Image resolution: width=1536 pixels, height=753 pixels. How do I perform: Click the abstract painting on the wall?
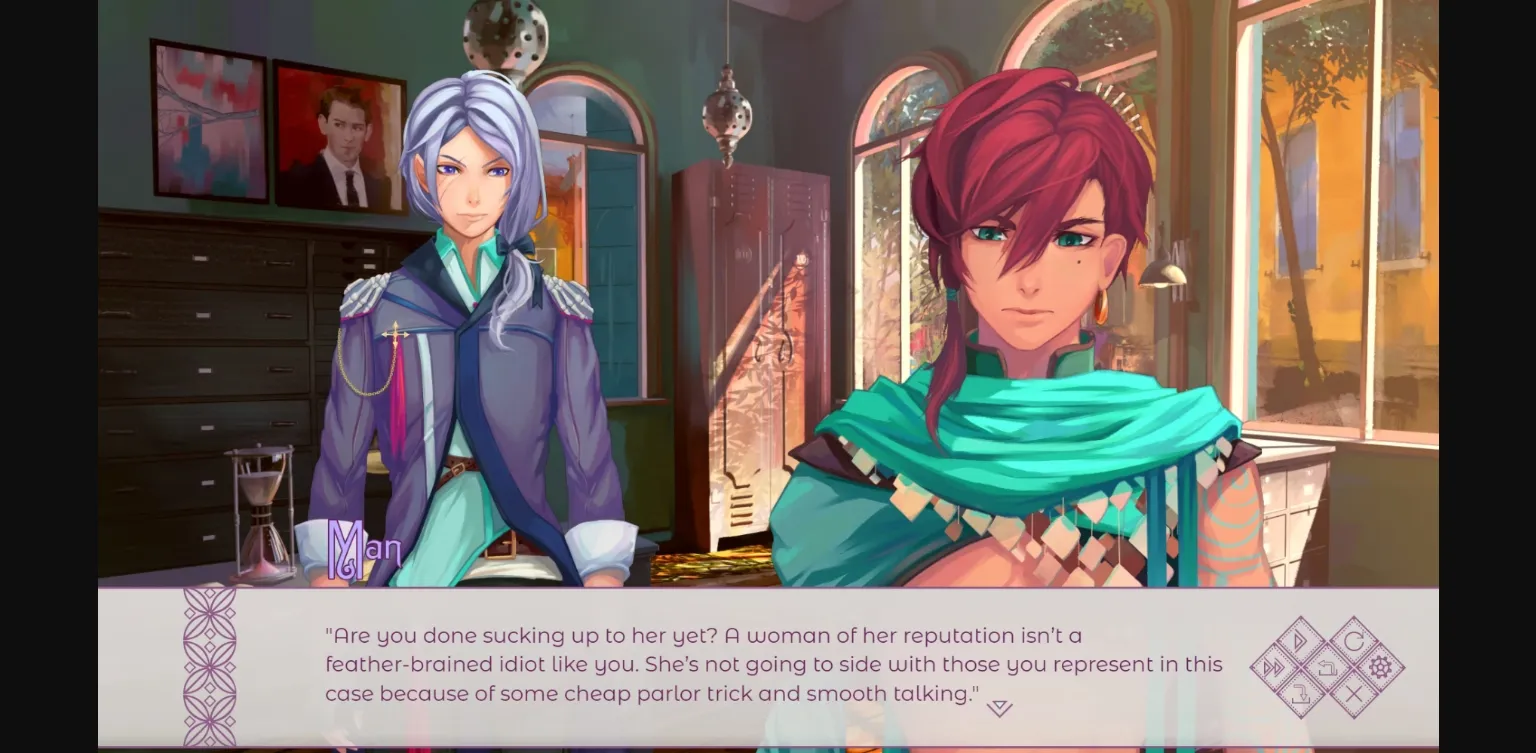tap(205, 120)
